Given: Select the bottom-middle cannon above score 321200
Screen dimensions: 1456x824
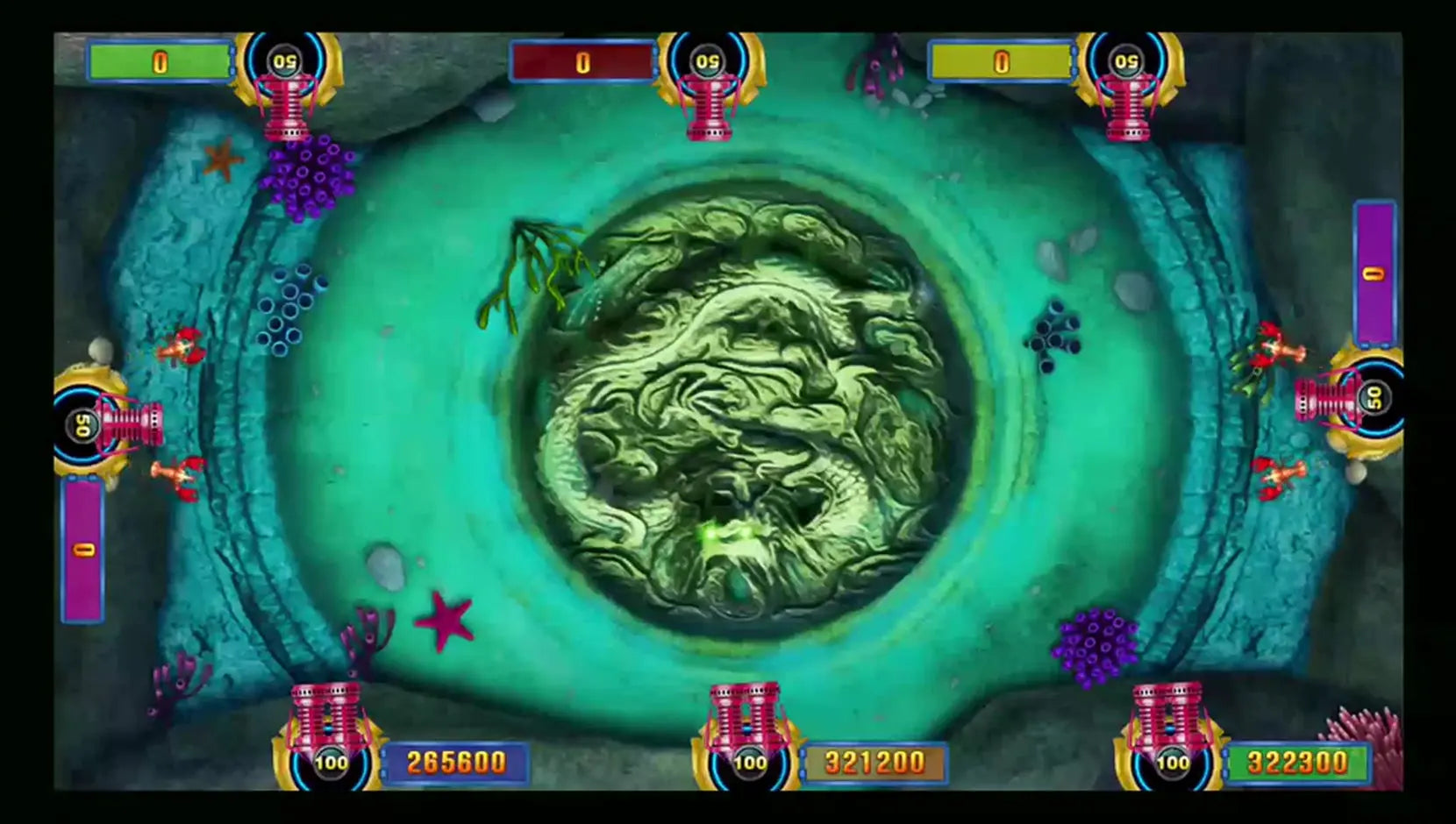Looking at the screenshot, I should coord(746,710).
